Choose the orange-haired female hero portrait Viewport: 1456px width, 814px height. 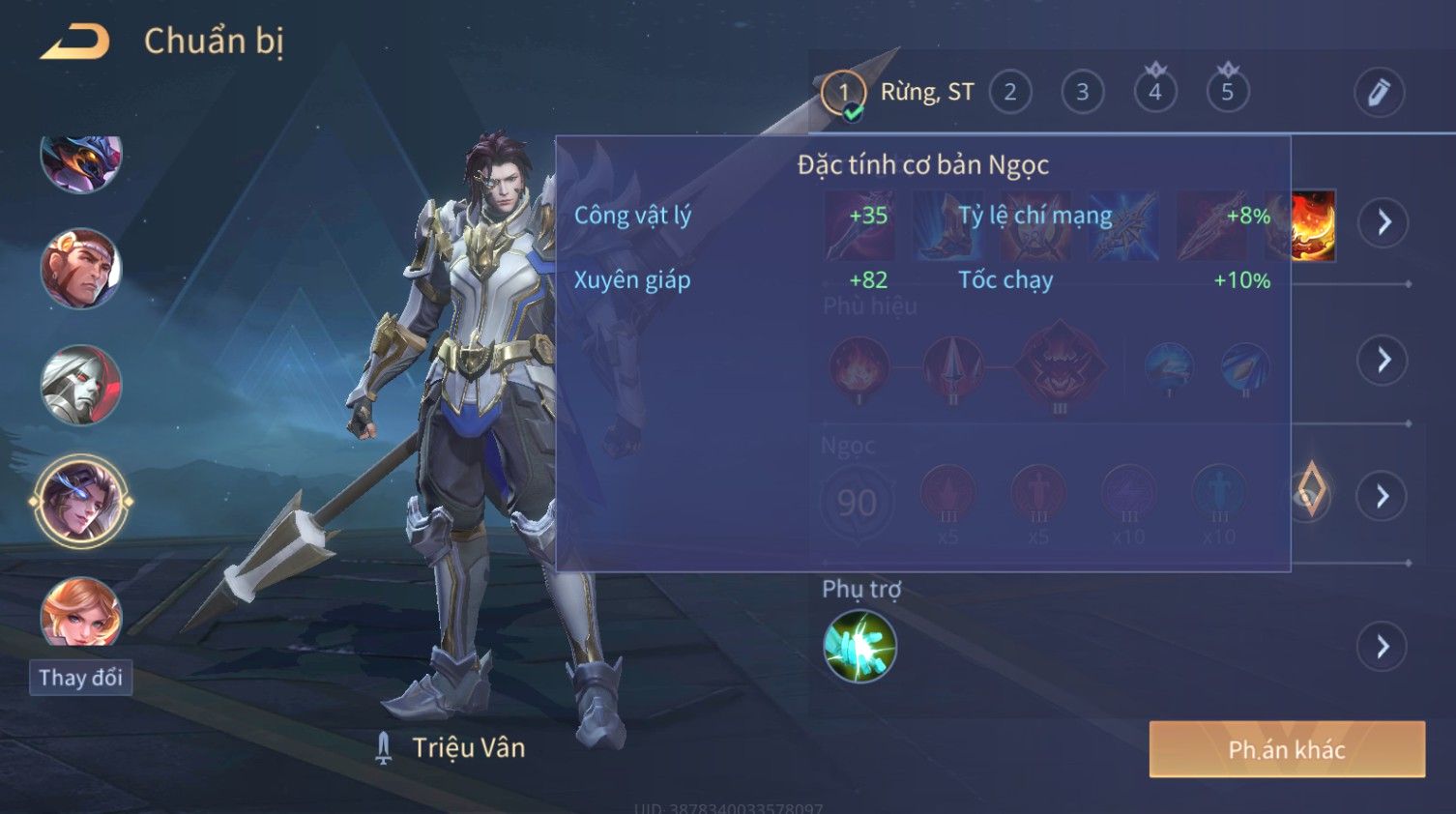point(81,611)
